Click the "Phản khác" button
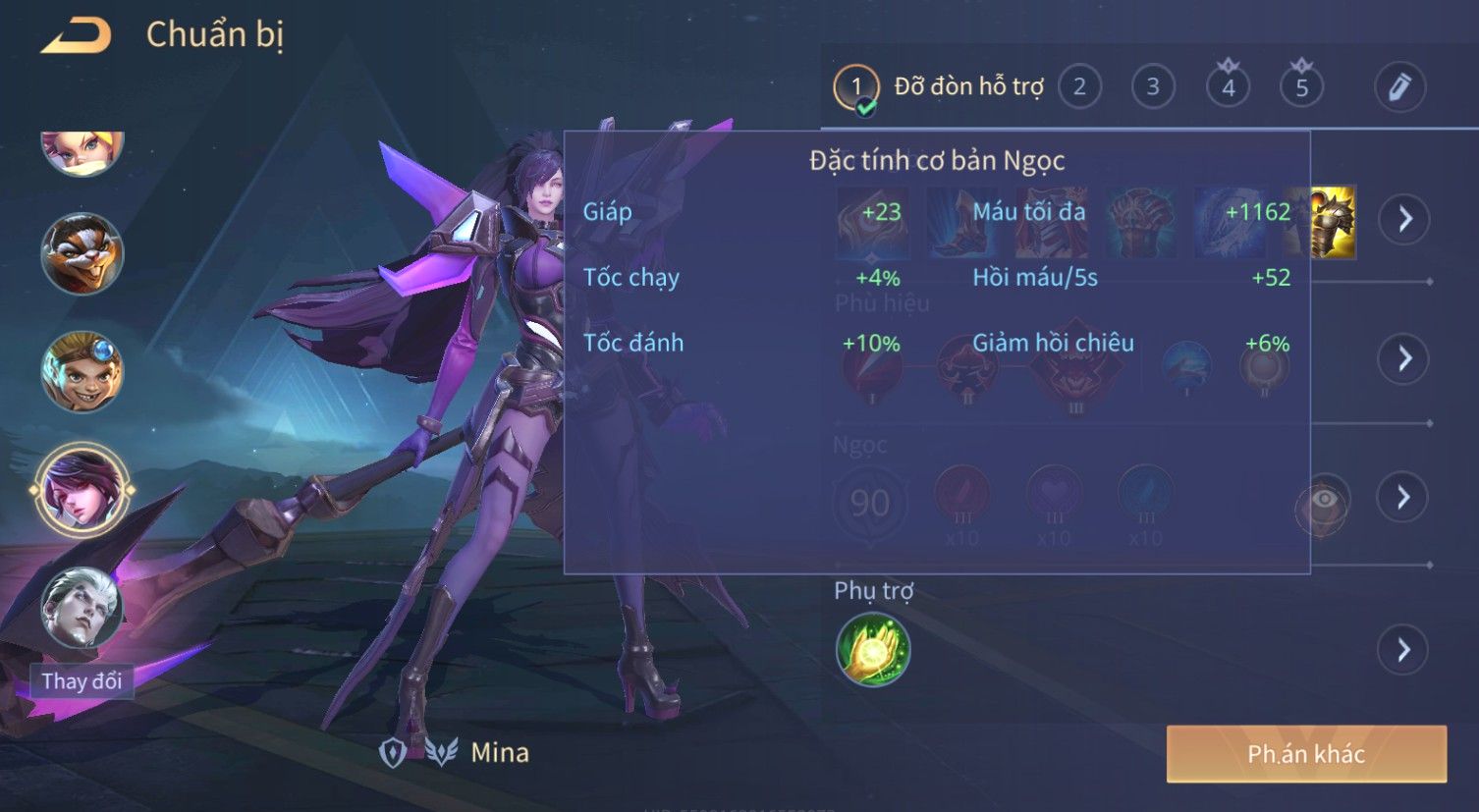1479x812 pixels. 1306,754
